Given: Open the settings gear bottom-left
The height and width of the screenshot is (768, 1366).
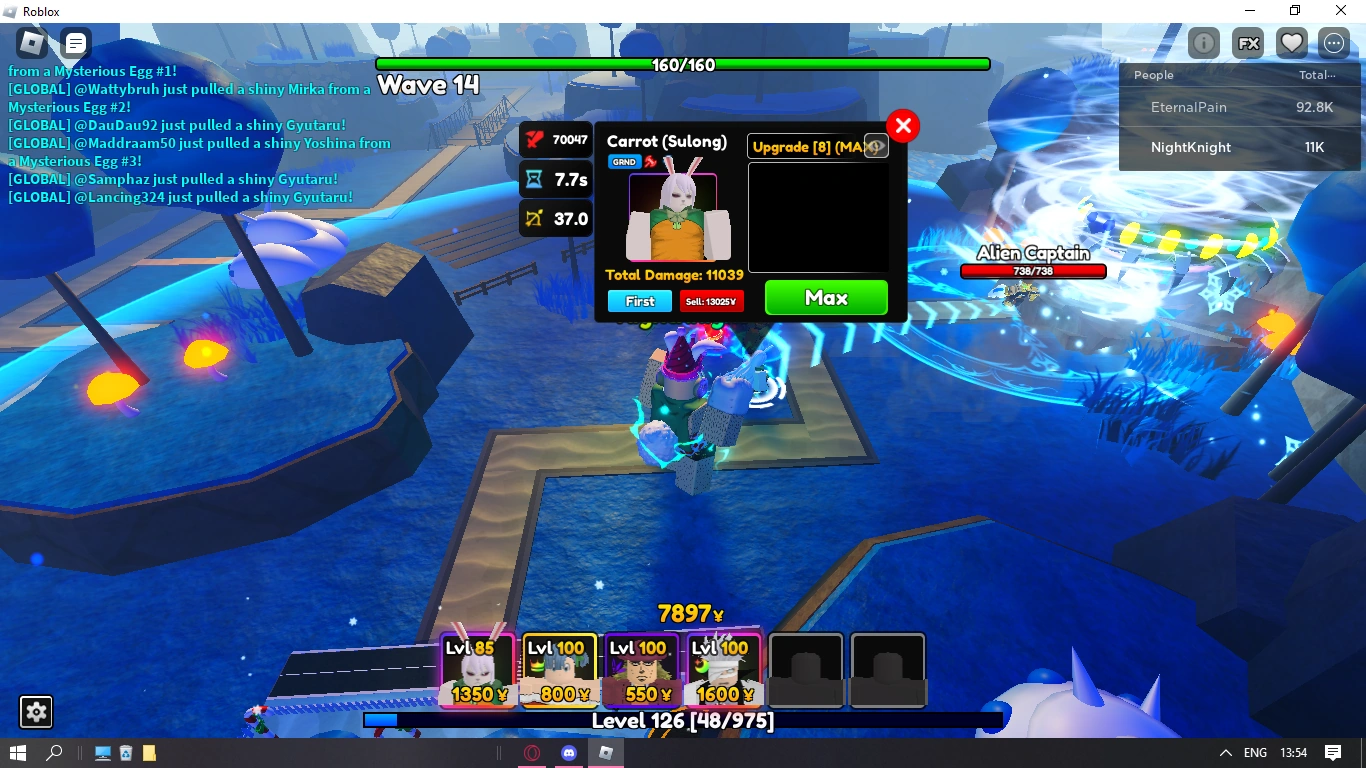Looking at the screenshot, I should 36,712.
